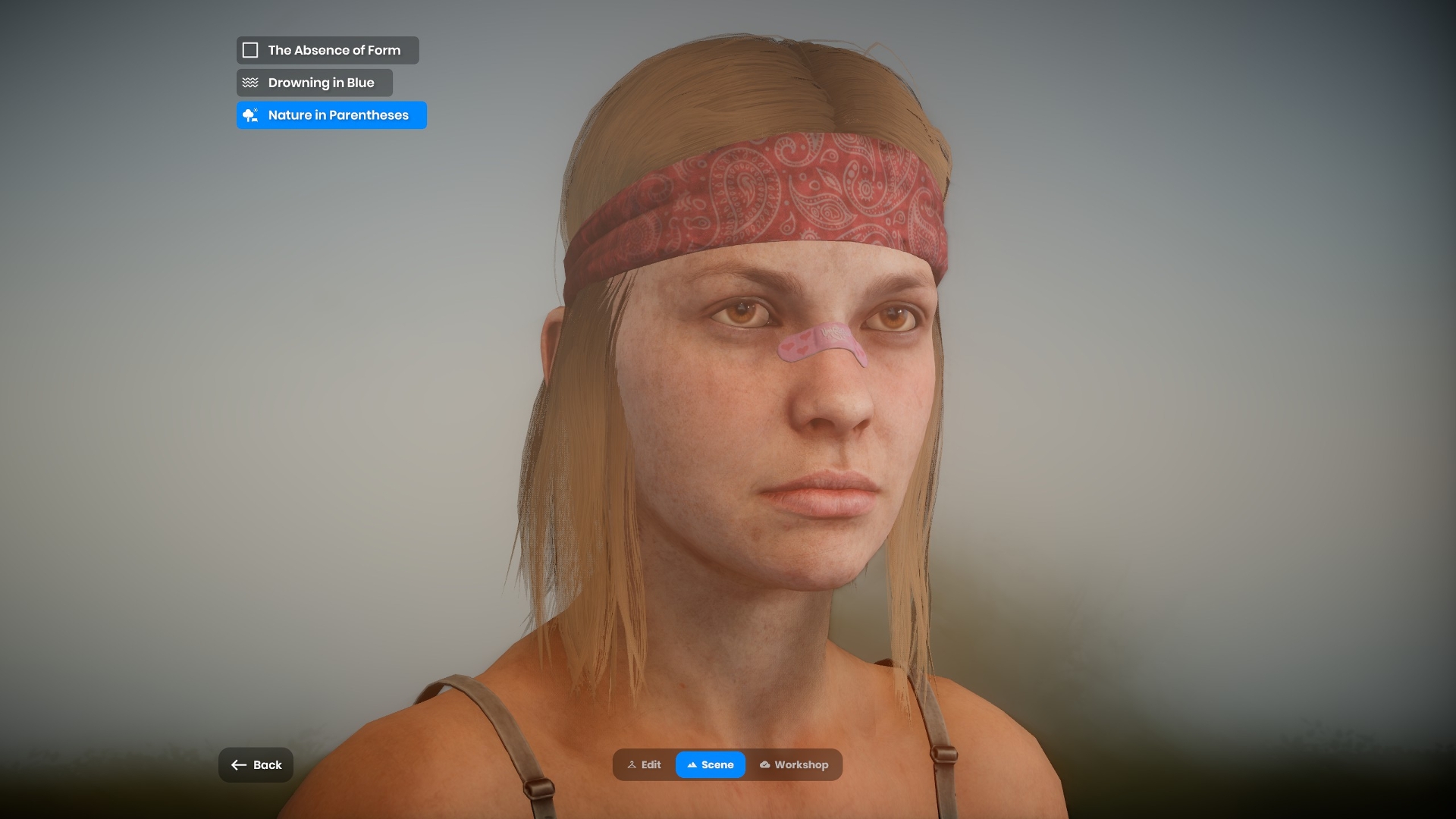Image resolution: width=1456 pixels, height=819 pixels.
Task: Select The Absence of Form scene
Action: click(328, 50)
